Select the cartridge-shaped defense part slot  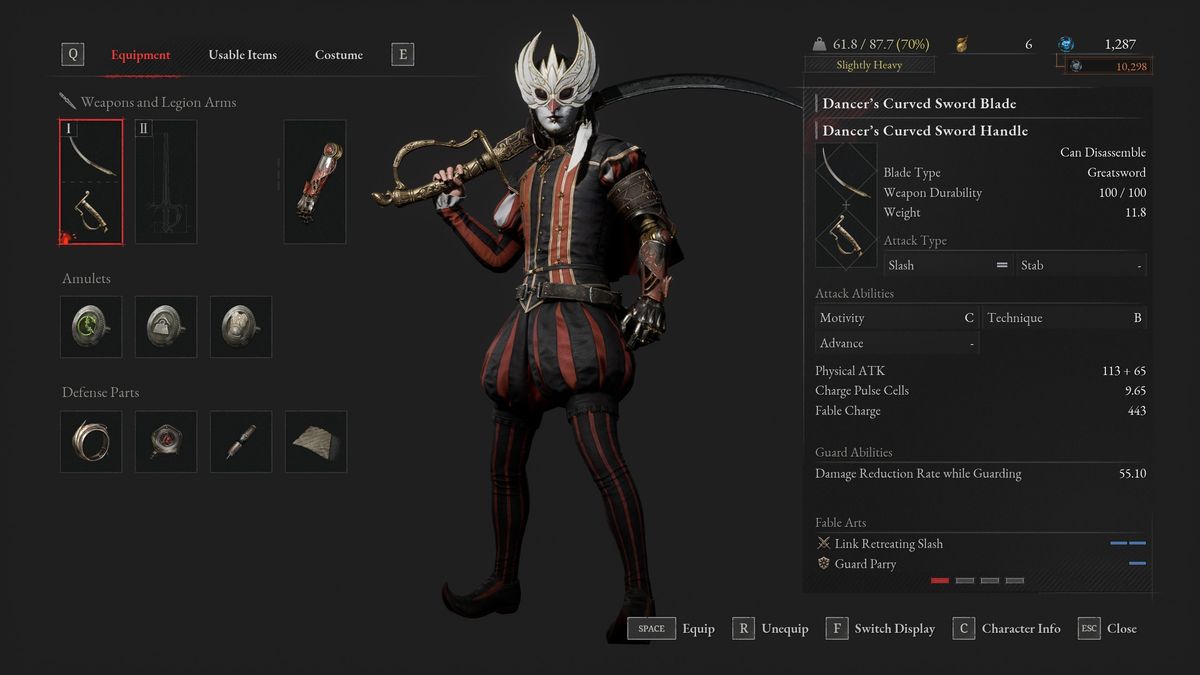pyautogui.click(x=241, y=441)
